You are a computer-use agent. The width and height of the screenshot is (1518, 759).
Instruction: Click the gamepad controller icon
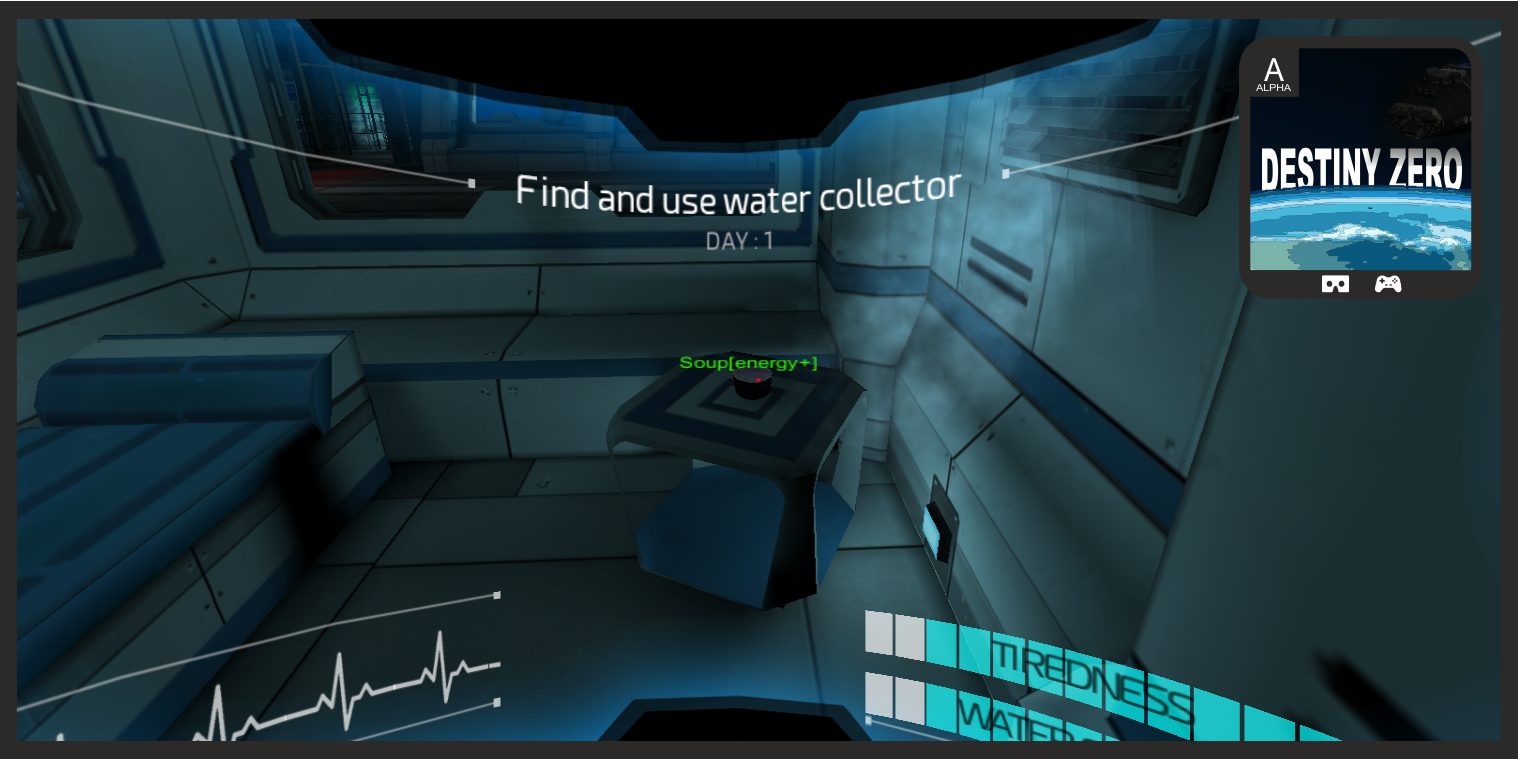[1388, 284]
